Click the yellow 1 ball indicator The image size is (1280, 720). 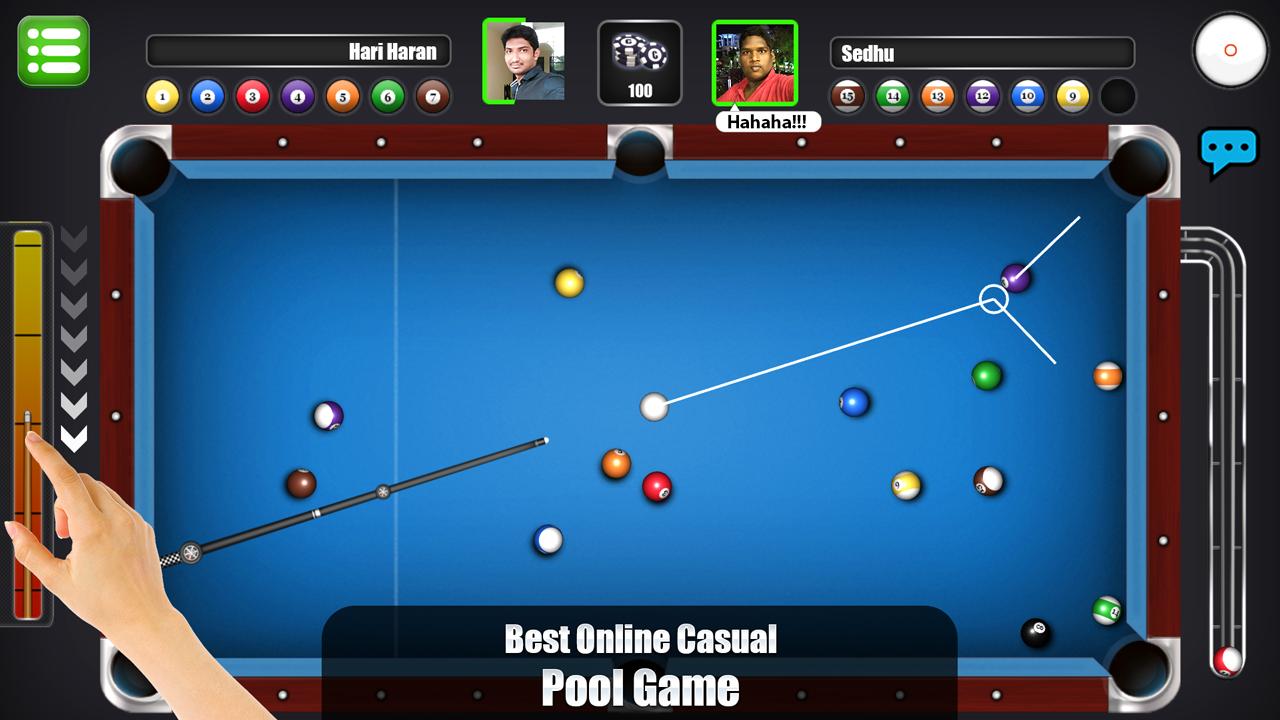click(x=161, y=94)
